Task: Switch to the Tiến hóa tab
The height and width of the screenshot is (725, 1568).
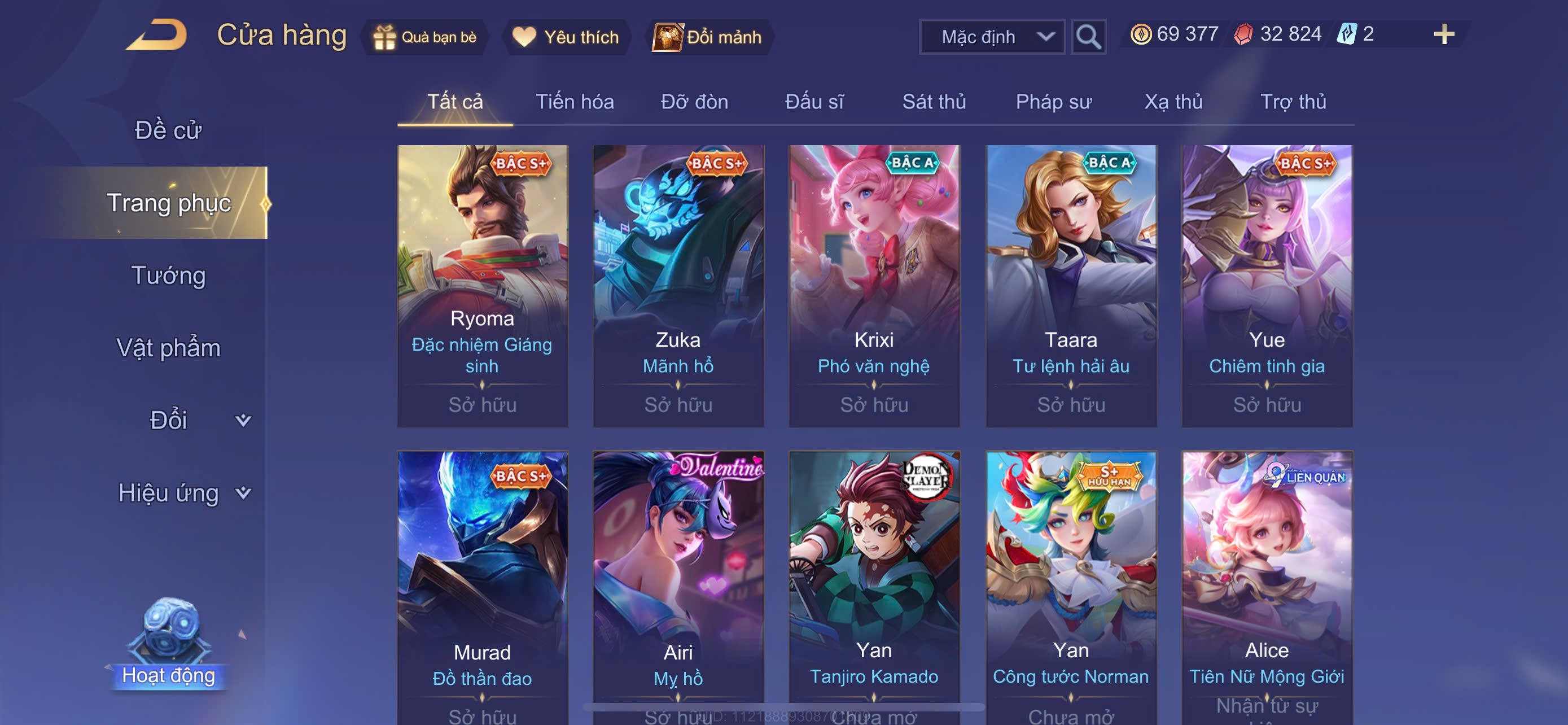Action: [x=574, y=102]
